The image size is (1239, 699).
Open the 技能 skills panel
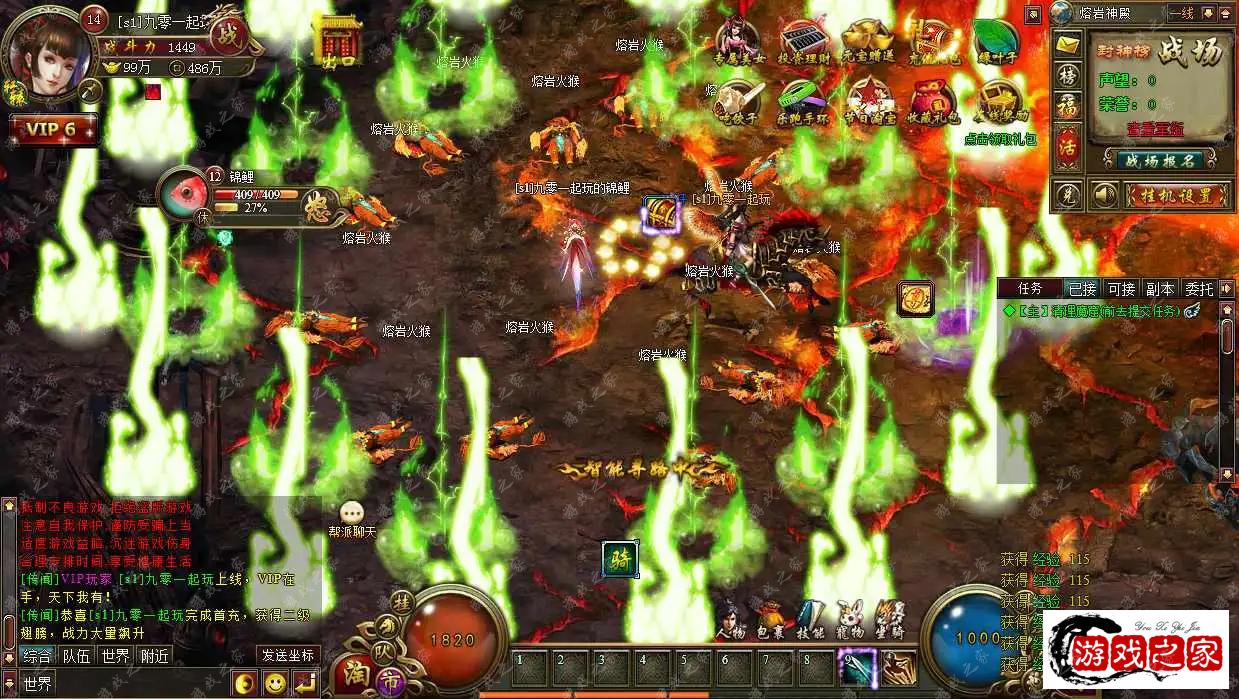[810, 622]
